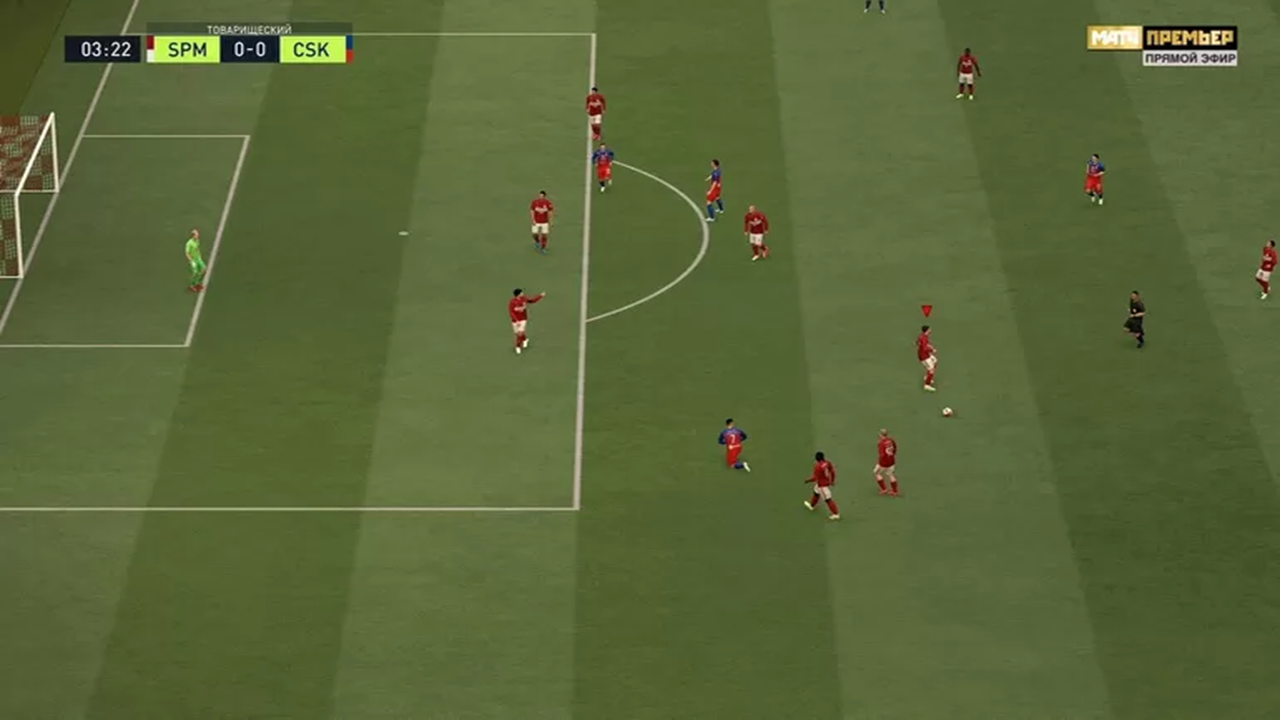Click the highlighted player controlling the ball
This screenshot has width=1280, height=720.
coord(927,355)
